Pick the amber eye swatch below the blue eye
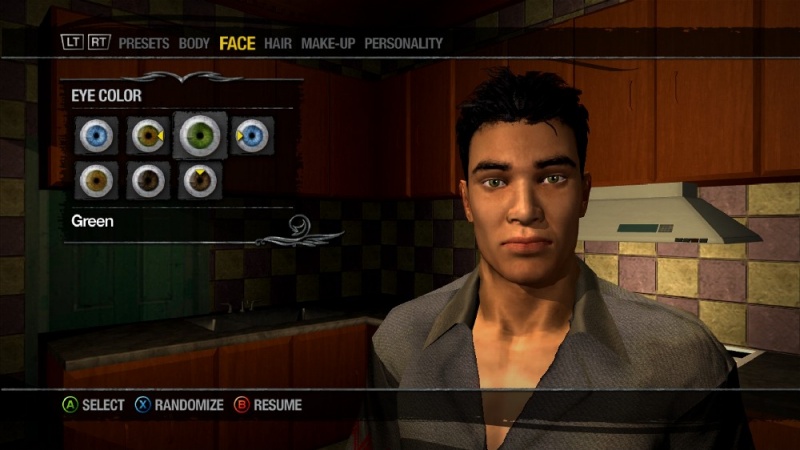800x450 pixels. (x=96, y=180)
